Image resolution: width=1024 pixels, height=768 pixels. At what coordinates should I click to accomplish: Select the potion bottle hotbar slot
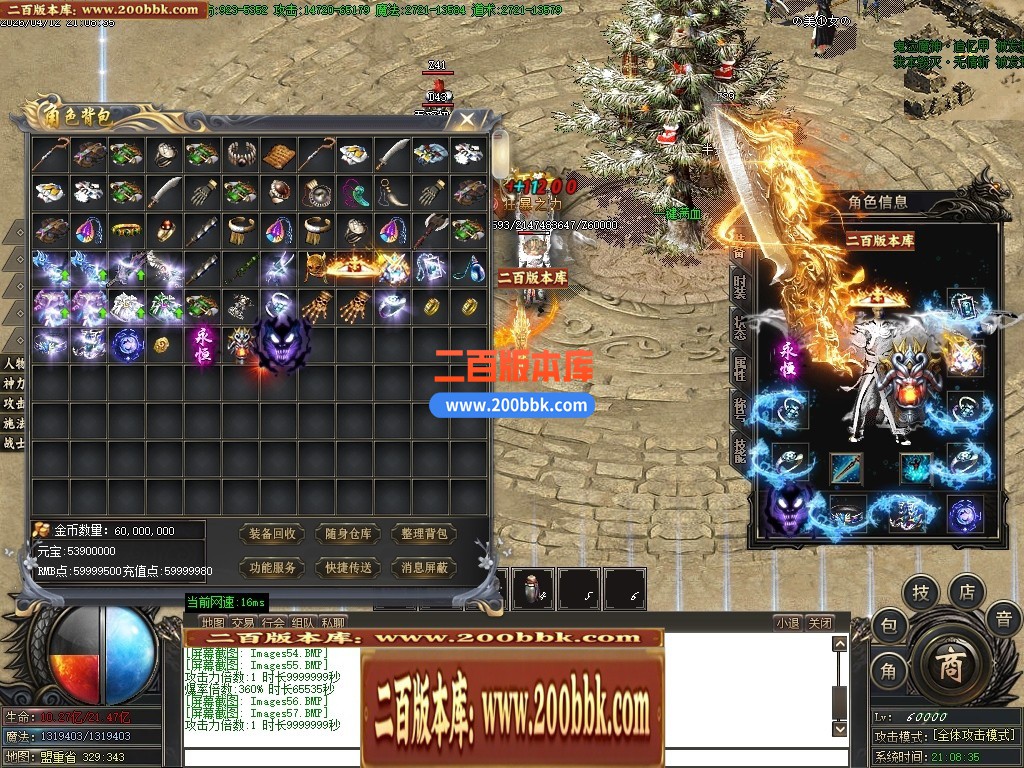click(x=534, y=589)
